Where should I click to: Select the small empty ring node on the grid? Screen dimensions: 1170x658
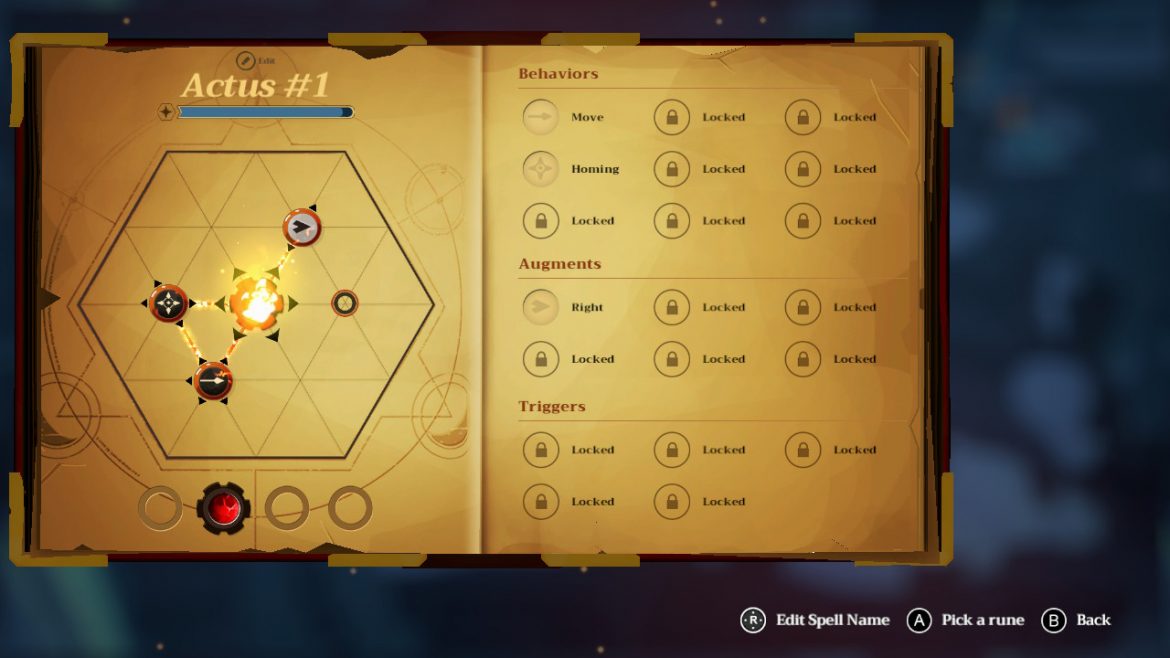click(344, 302)
